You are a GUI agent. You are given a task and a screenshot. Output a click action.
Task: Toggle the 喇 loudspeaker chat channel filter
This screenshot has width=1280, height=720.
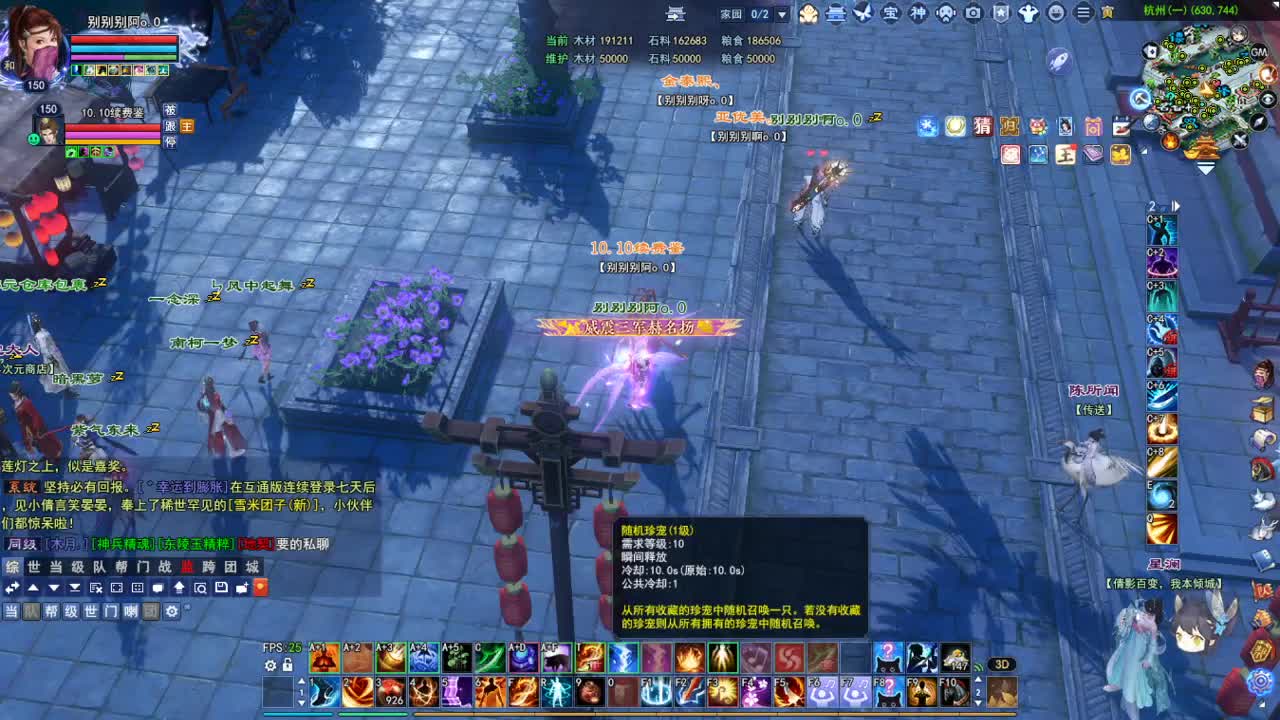132,610
